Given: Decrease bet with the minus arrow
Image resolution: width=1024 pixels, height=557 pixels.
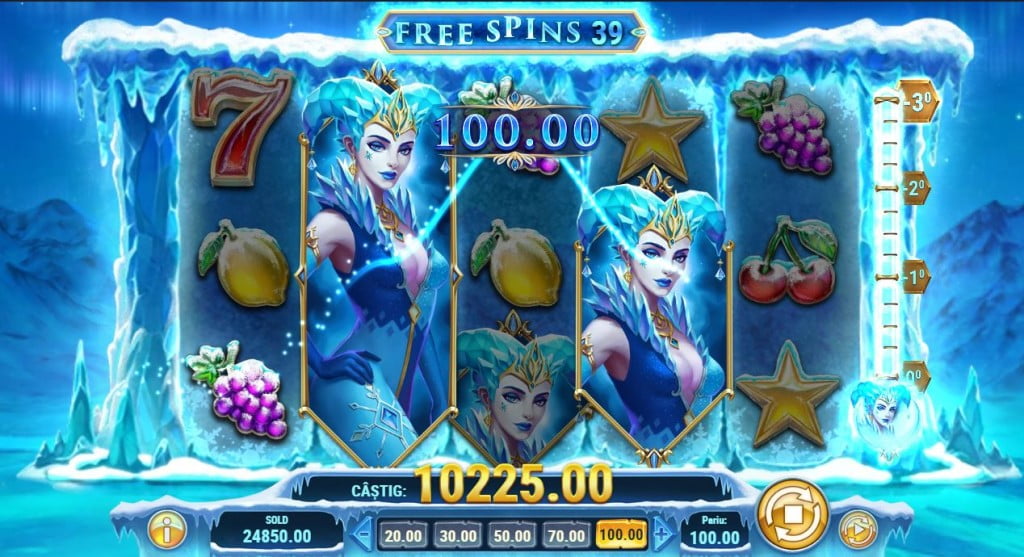Looking at the screenshot, I should pos(364,533).
